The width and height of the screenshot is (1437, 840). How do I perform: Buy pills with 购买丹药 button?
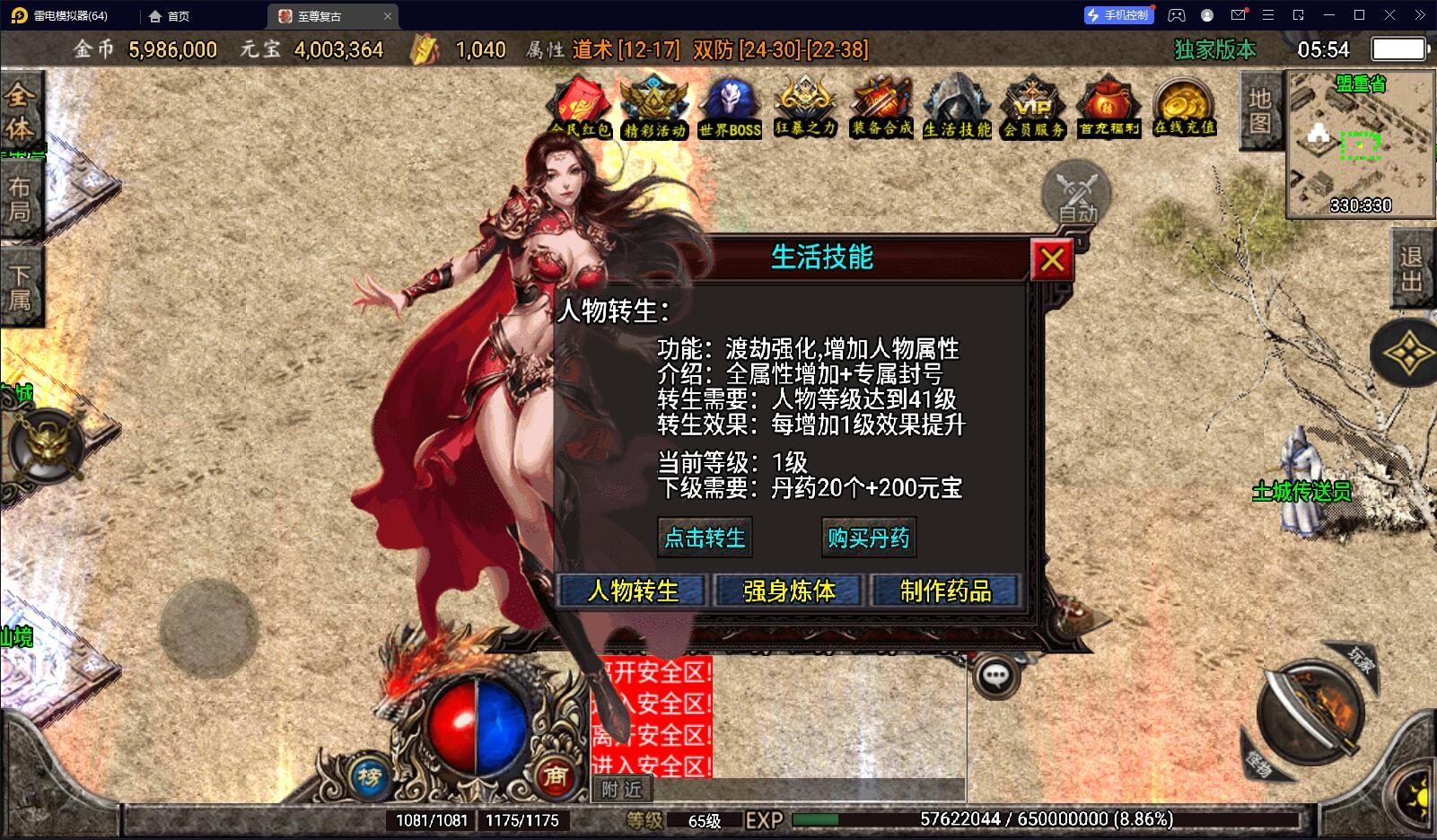pyautogui.click(x=868, y=538)
